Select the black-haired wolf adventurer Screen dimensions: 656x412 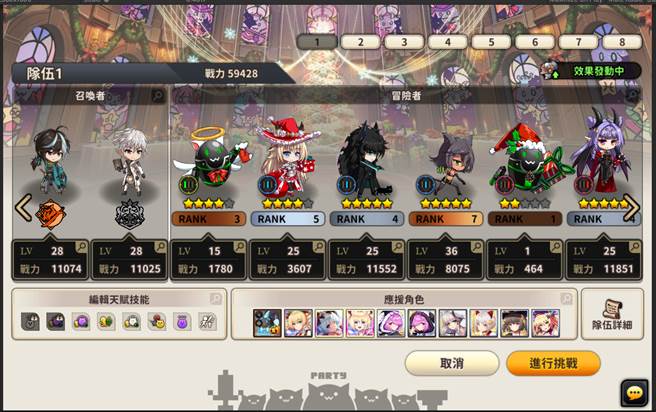(x=366, y=160)
